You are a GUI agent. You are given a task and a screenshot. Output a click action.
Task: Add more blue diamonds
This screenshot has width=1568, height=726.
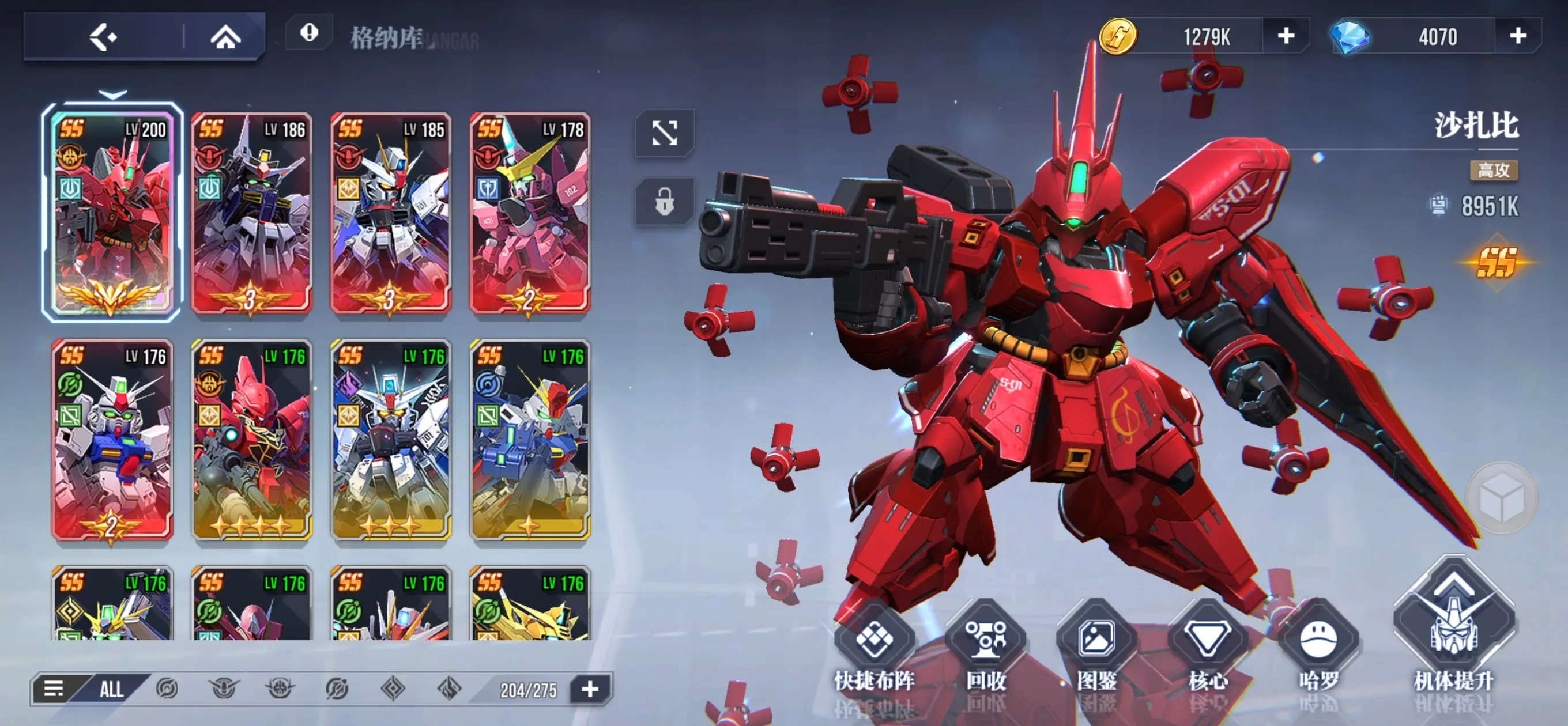(1517, 36)
